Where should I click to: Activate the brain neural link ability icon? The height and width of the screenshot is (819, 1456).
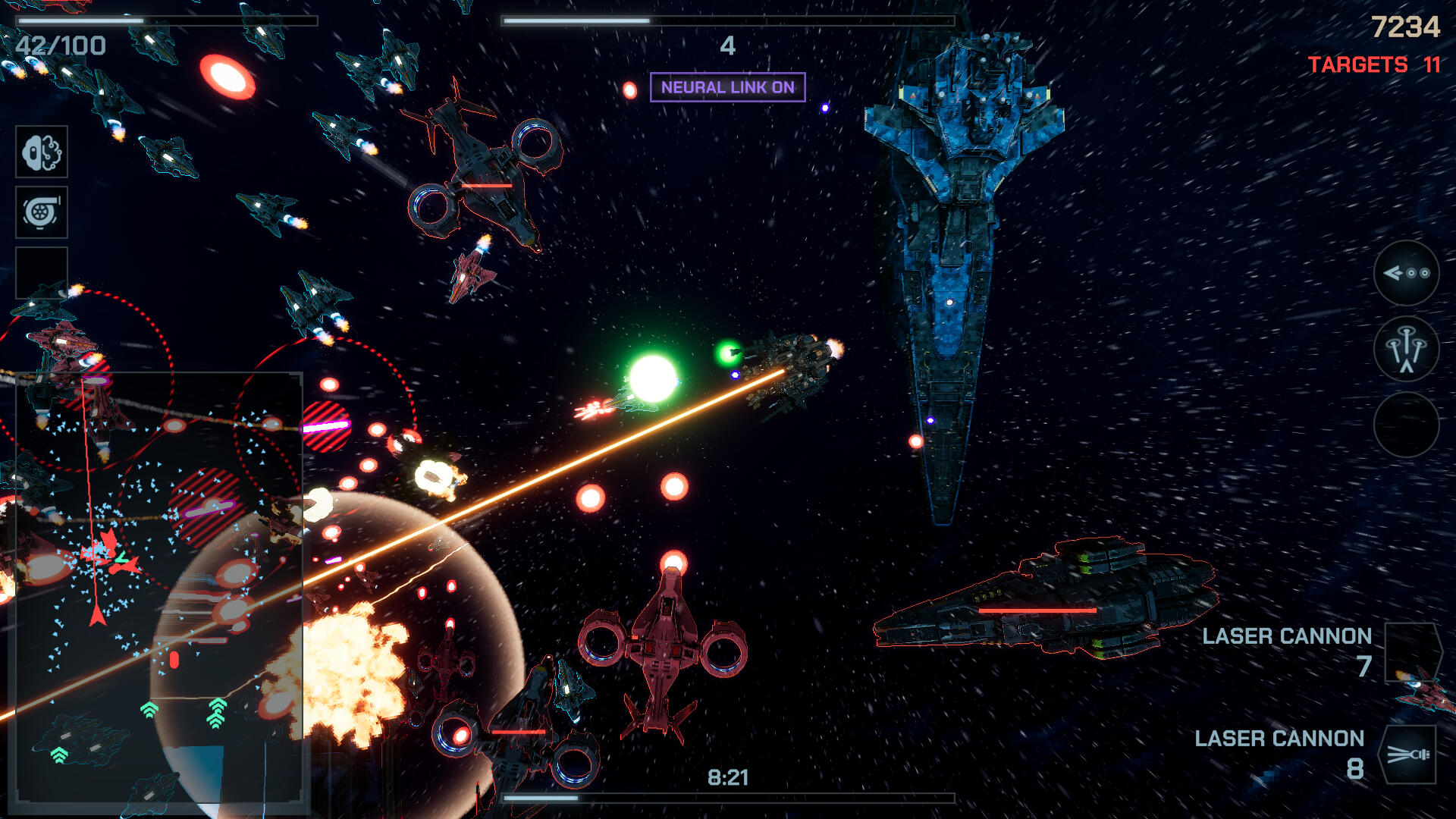[42, 152]
